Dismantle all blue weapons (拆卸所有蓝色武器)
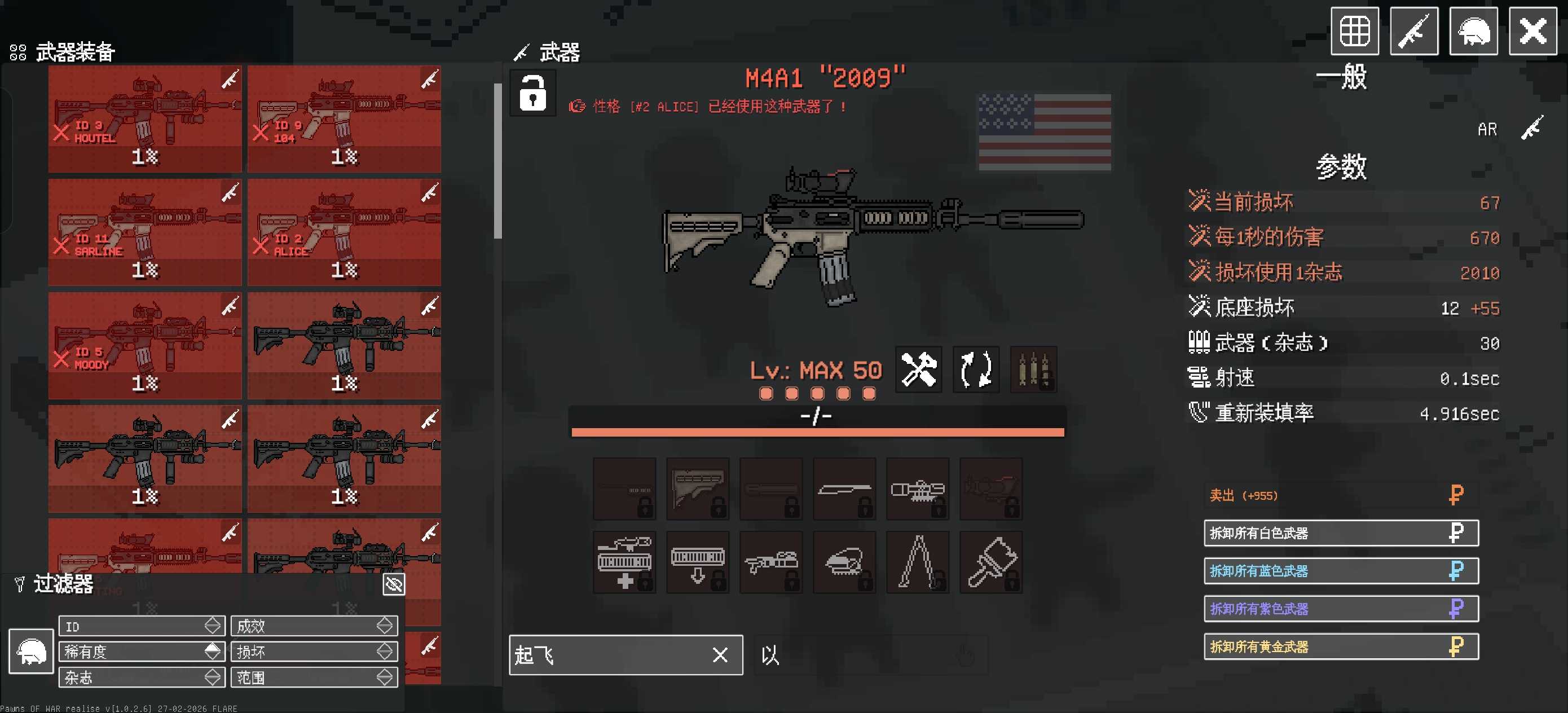 [1341, 571]
